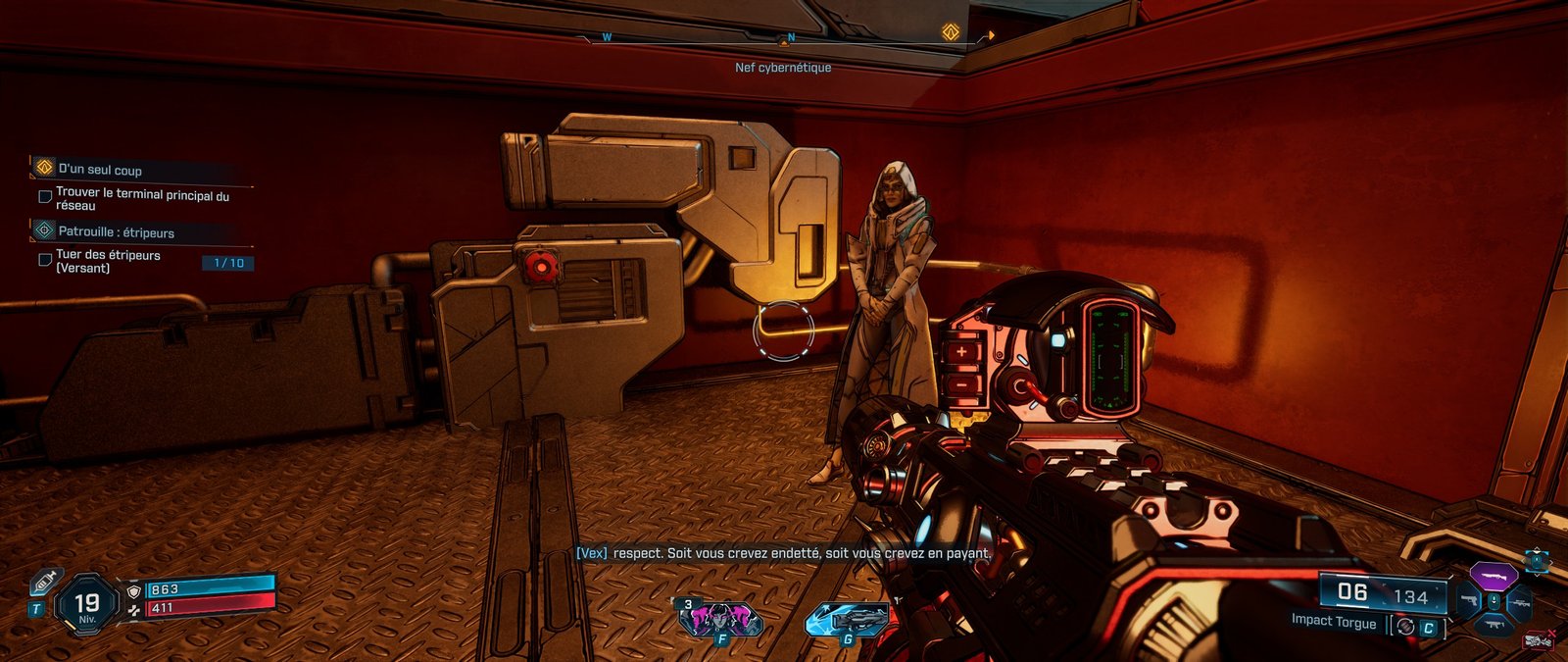Image resolution: width=1568 pixels, height=662 pixels.
Task: Toggle the Impact Torgue firing mode icon
Action: point(1406,626)
